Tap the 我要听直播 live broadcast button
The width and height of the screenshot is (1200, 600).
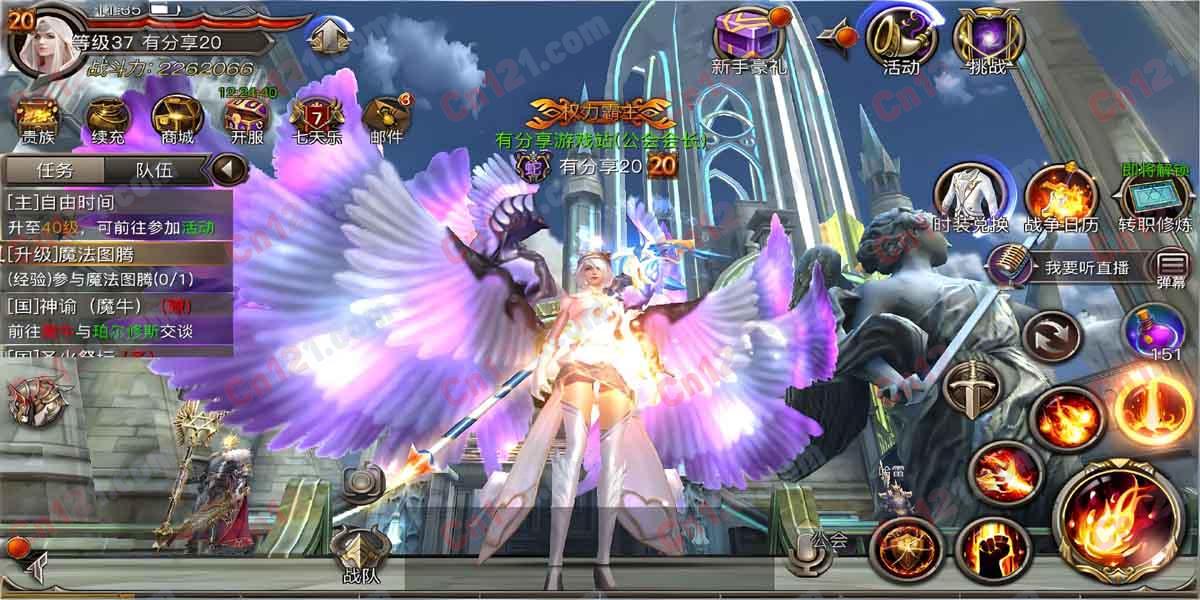coord(1070,267)
